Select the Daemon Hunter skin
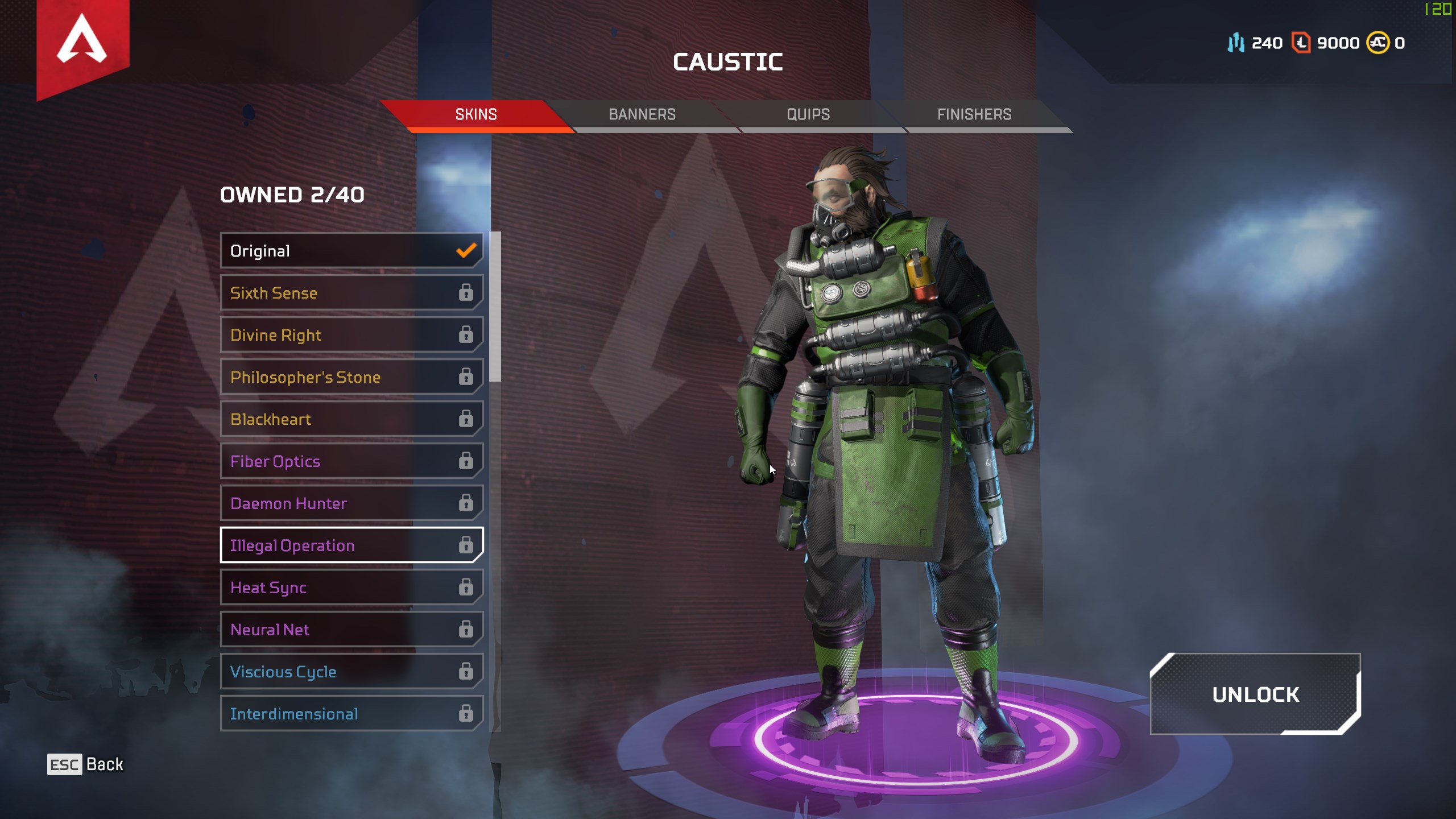Screen dimensions: 1456x819 (351, 503)
